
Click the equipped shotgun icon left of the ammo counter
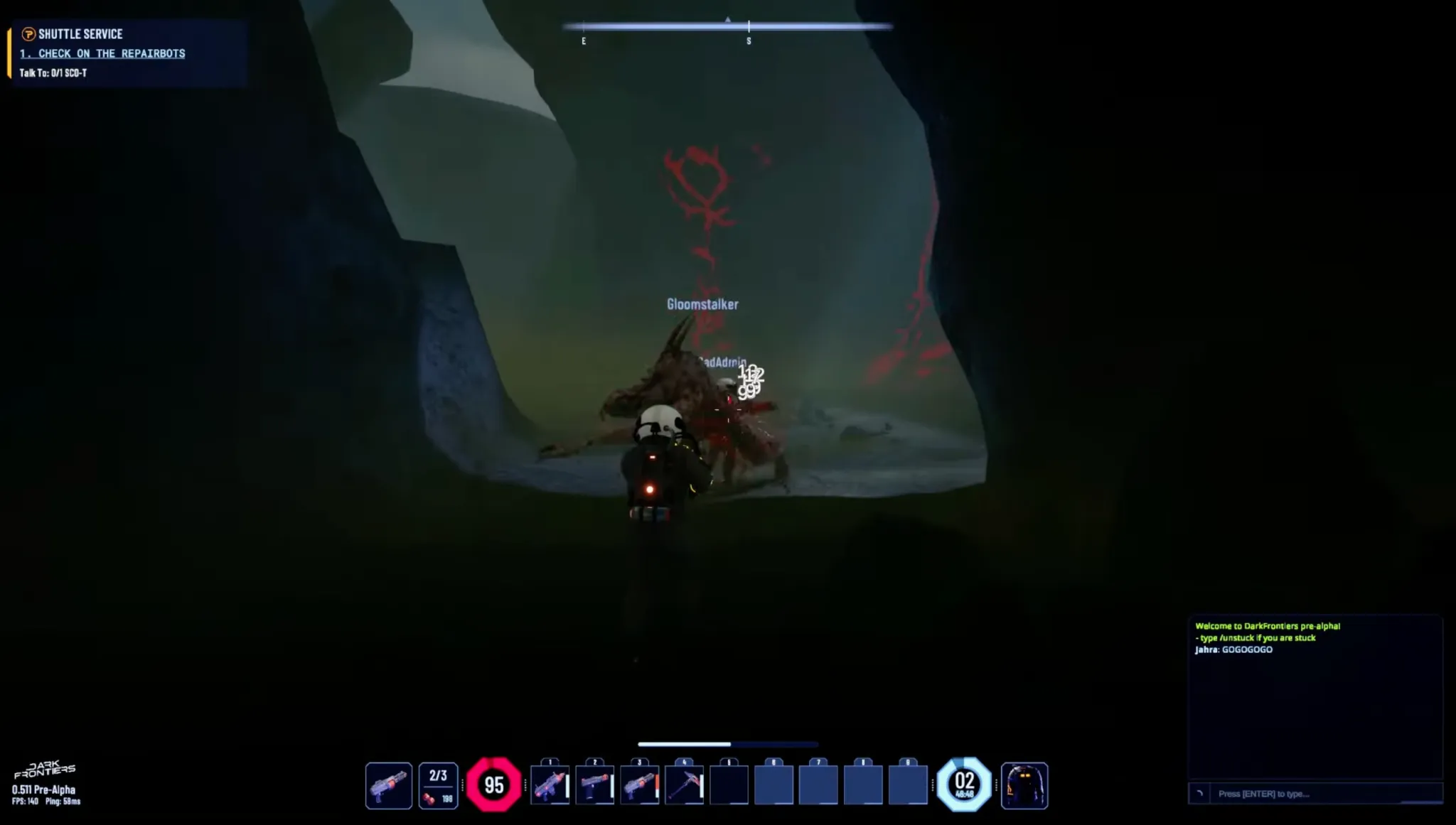pyautogui.click(x=389, y=783)
